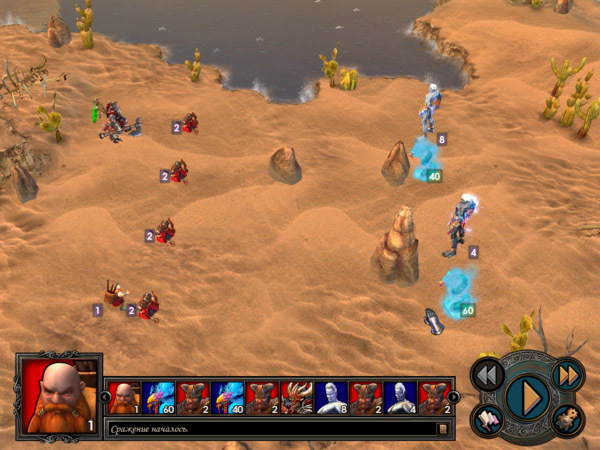The image size is (600, 450).
Task: Click the double-arrow fast-forward button
Action: 567,375
